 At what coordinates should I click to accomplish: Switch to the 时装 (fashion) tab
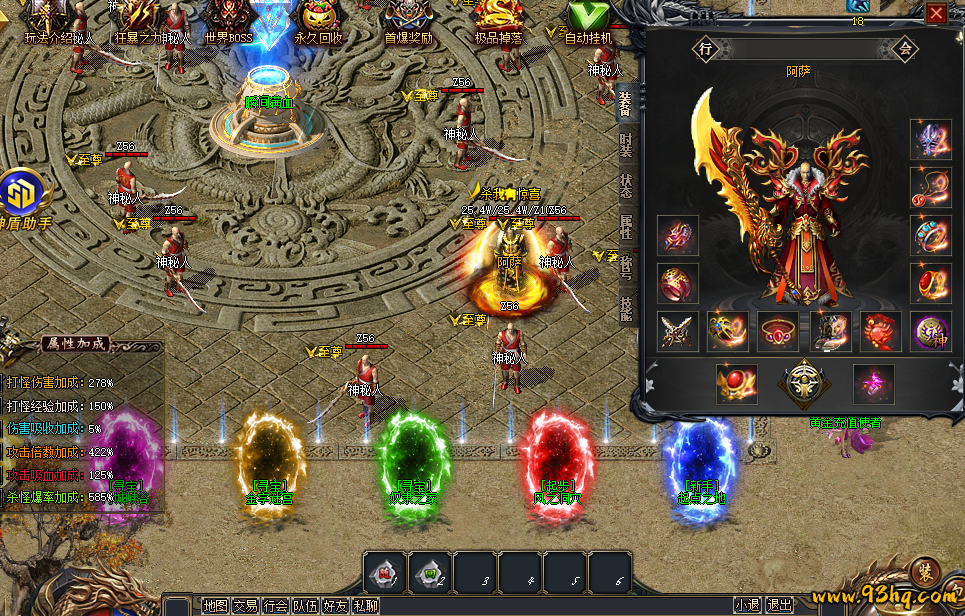pyautogui.click(x=626, y=147)
